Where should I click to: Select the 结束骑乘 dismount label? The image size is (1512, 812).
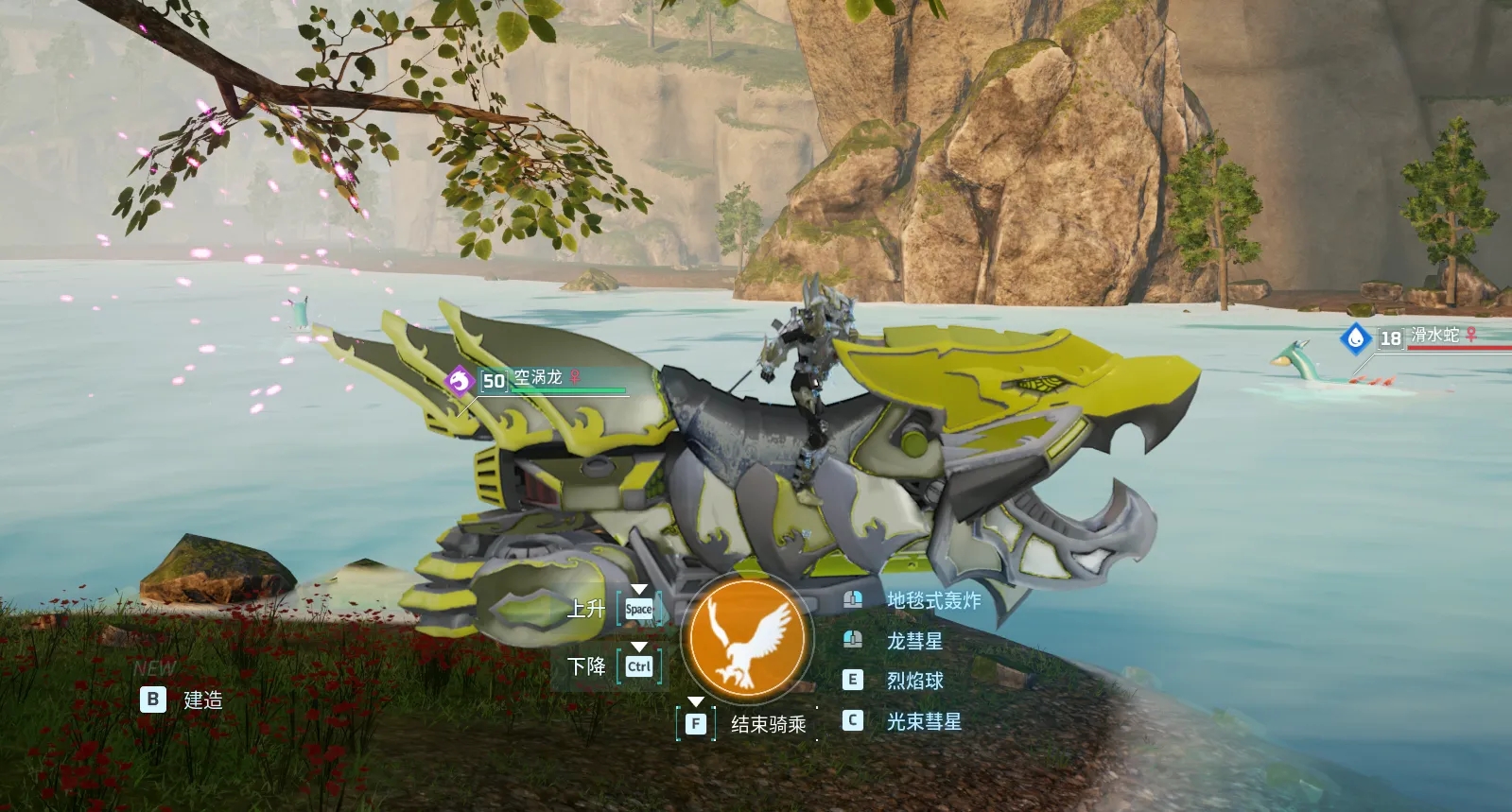coord(768,724)
